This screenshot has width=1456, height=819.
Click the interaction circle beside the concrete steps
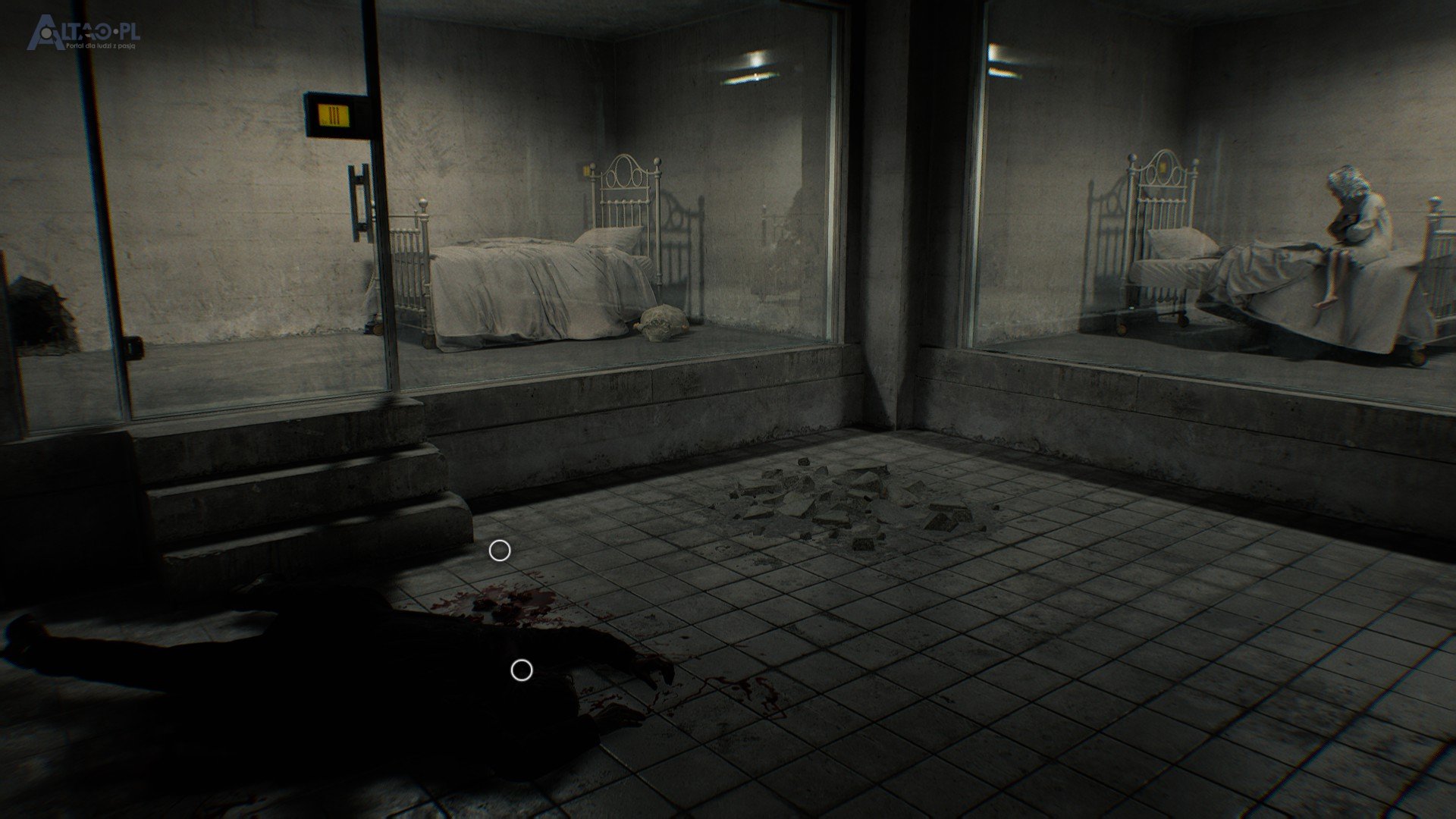pyautogui.click(x=499, y=551)
